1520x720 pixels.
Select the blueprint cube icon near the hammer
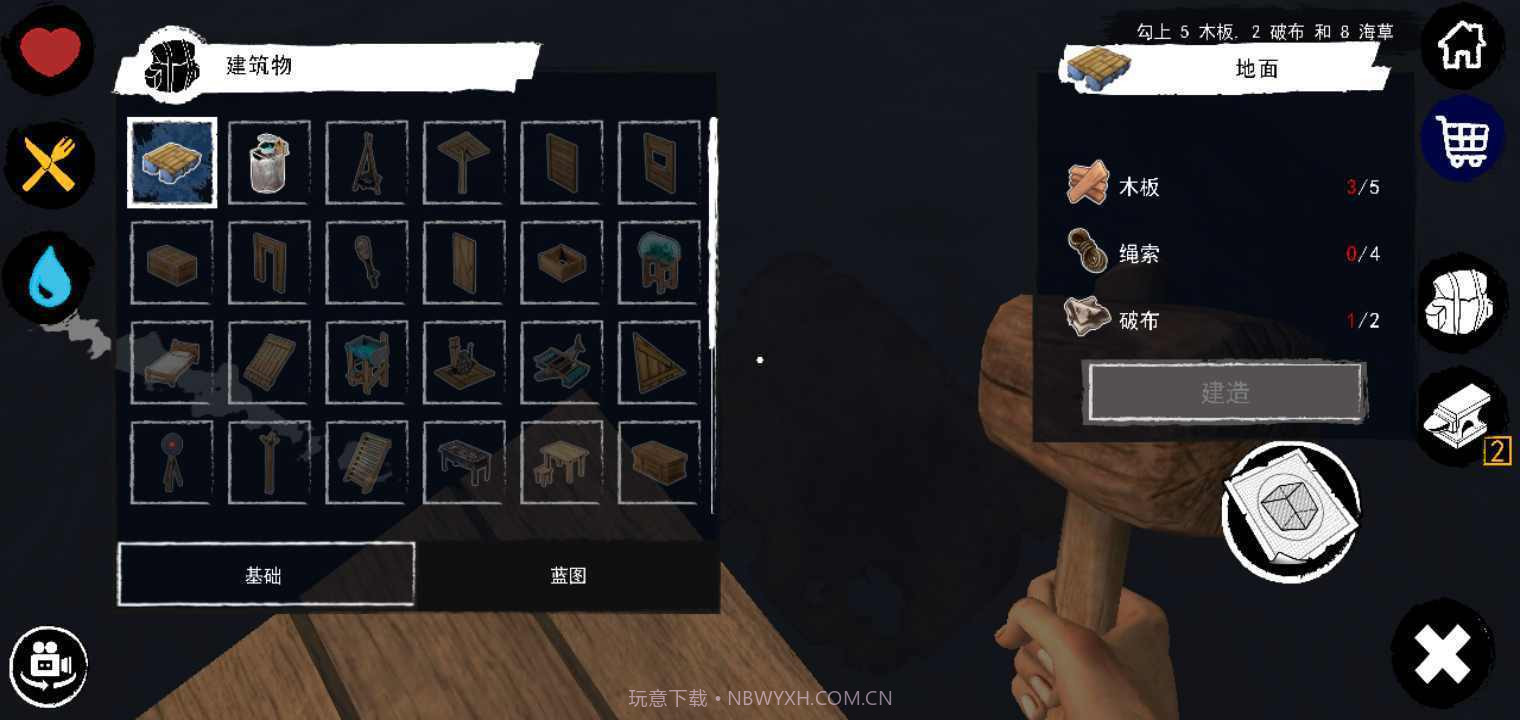pyautogui.click(x=1290, y=513)
